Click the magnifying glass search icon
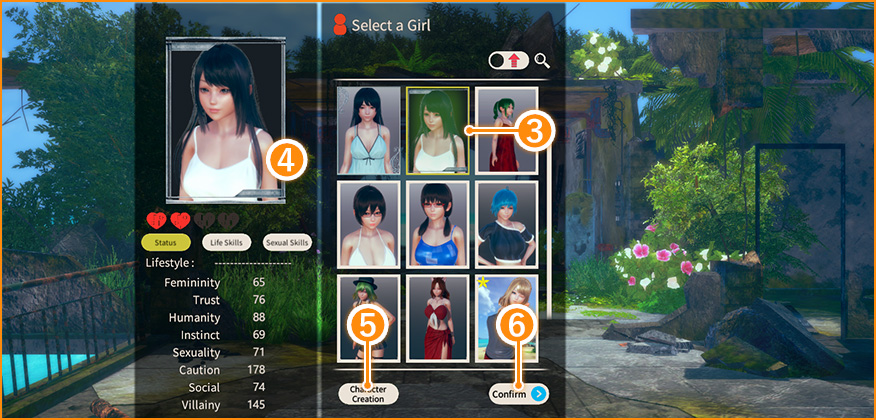This screenshot has width=876, height=420. (543, 61)
